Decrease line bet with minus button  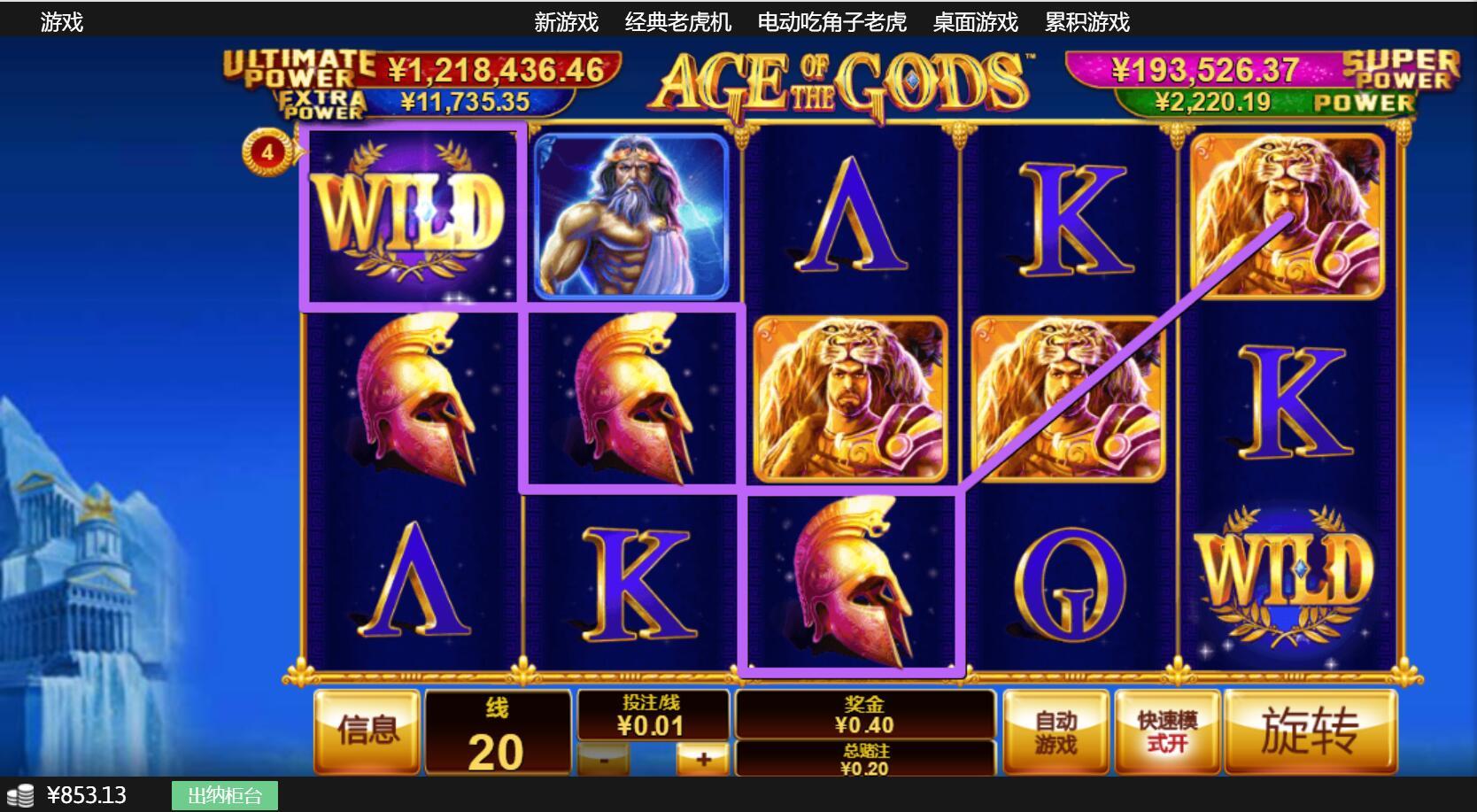tap(604, 760)
